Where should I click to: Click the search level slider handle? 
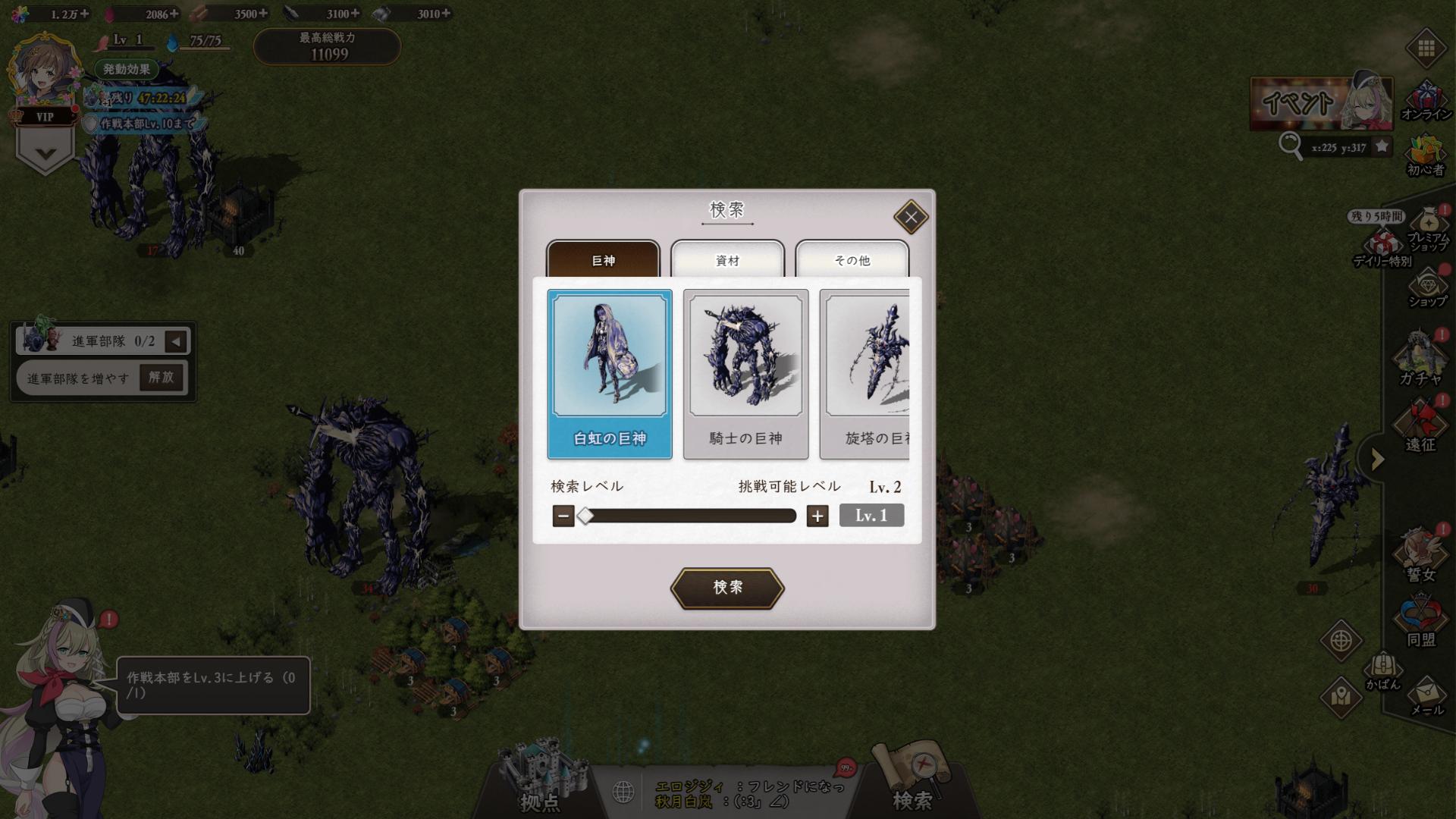585,516
